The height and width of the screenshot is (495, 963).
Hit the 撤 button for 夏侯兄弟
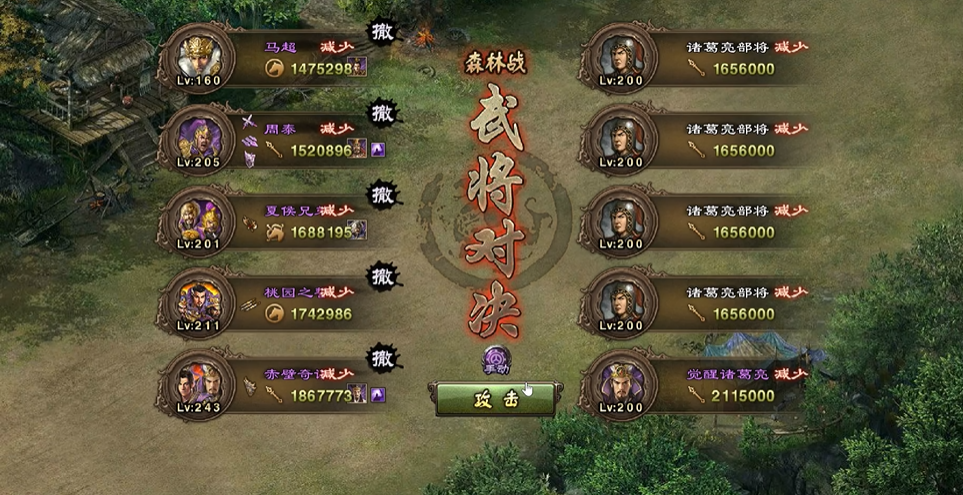tap(381, 193)
